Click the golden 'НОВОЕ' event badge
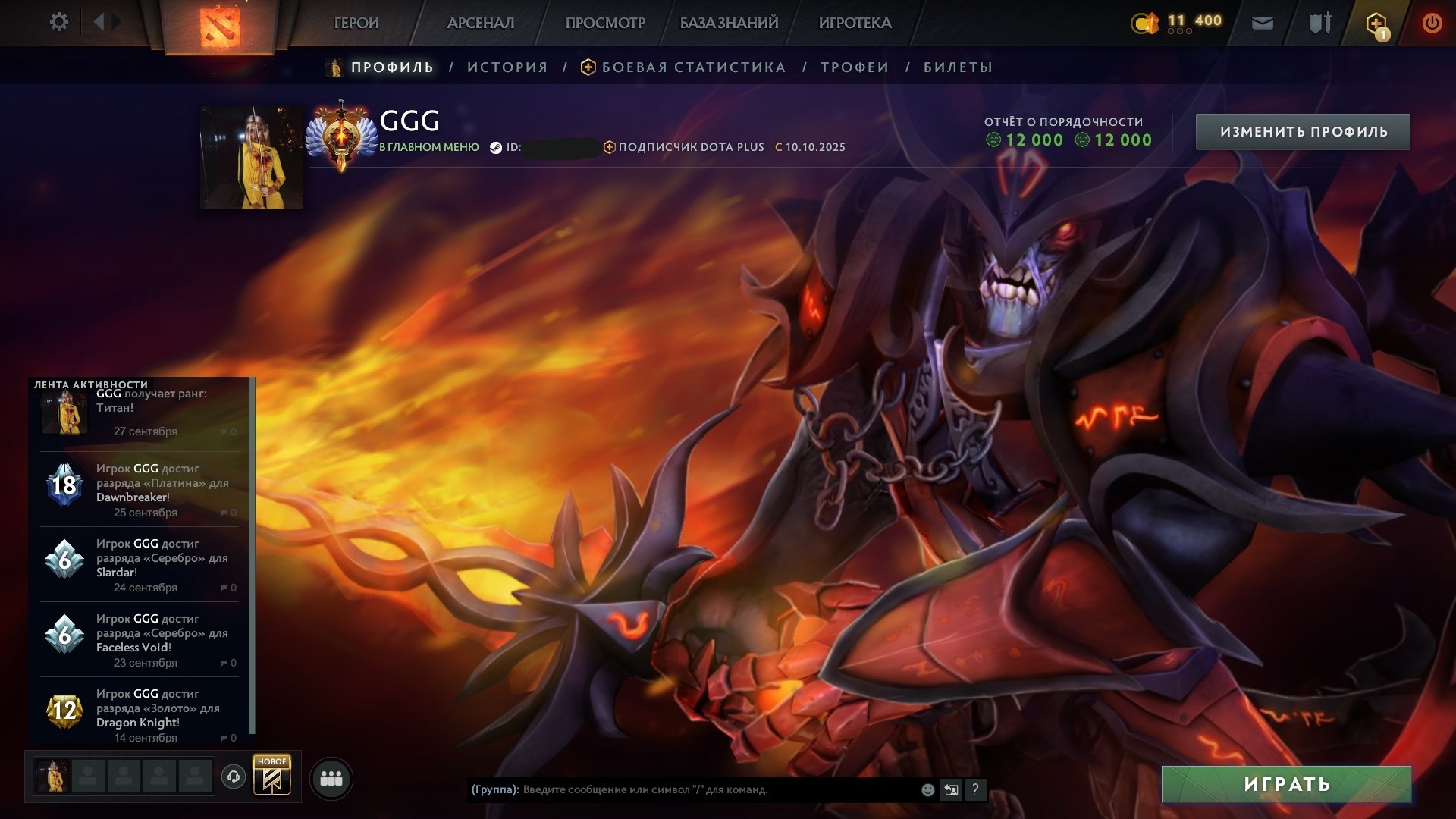1456x819 pixels. [x=273, y=775]
